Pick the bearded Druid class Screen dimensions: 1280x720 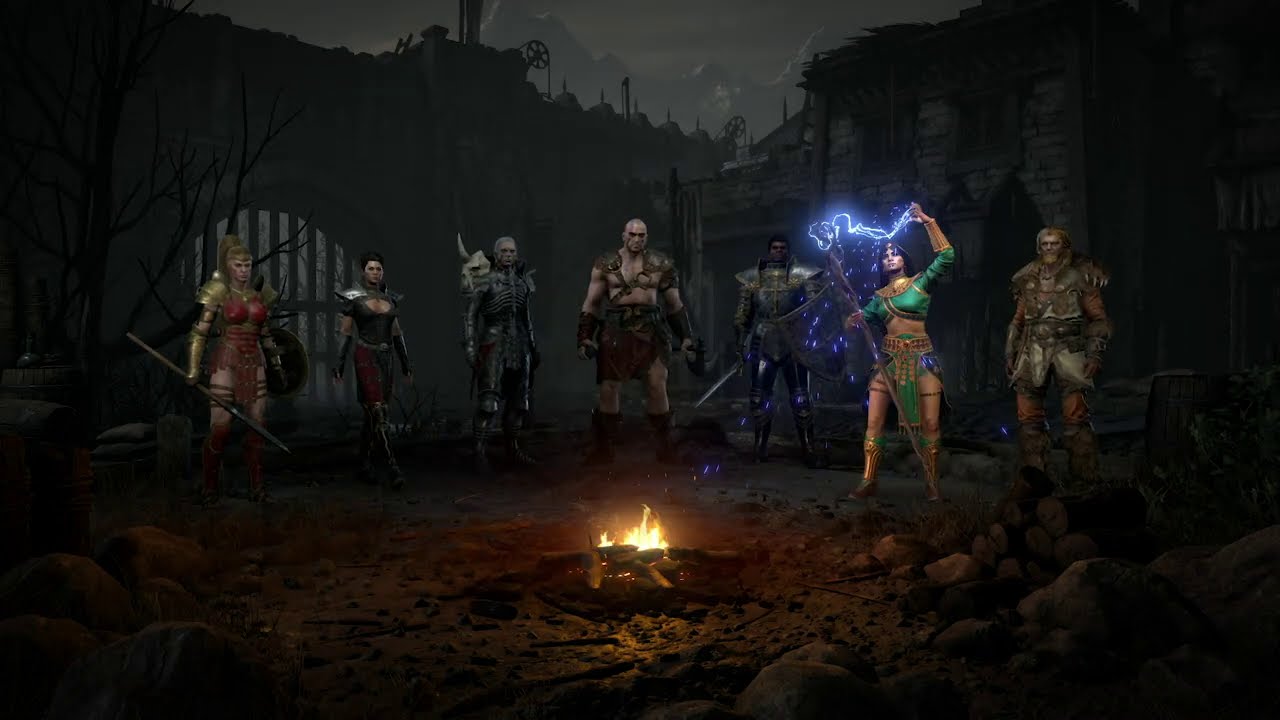point(1056,345)
